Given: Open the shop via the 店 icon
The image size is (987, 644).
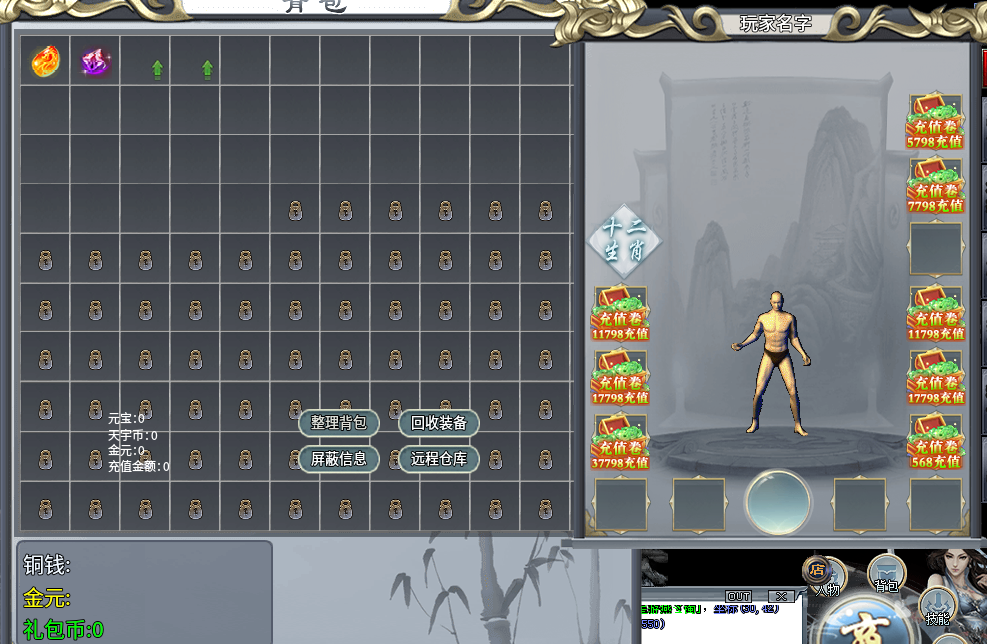Looking at the screenshot, I should [816, 568].
